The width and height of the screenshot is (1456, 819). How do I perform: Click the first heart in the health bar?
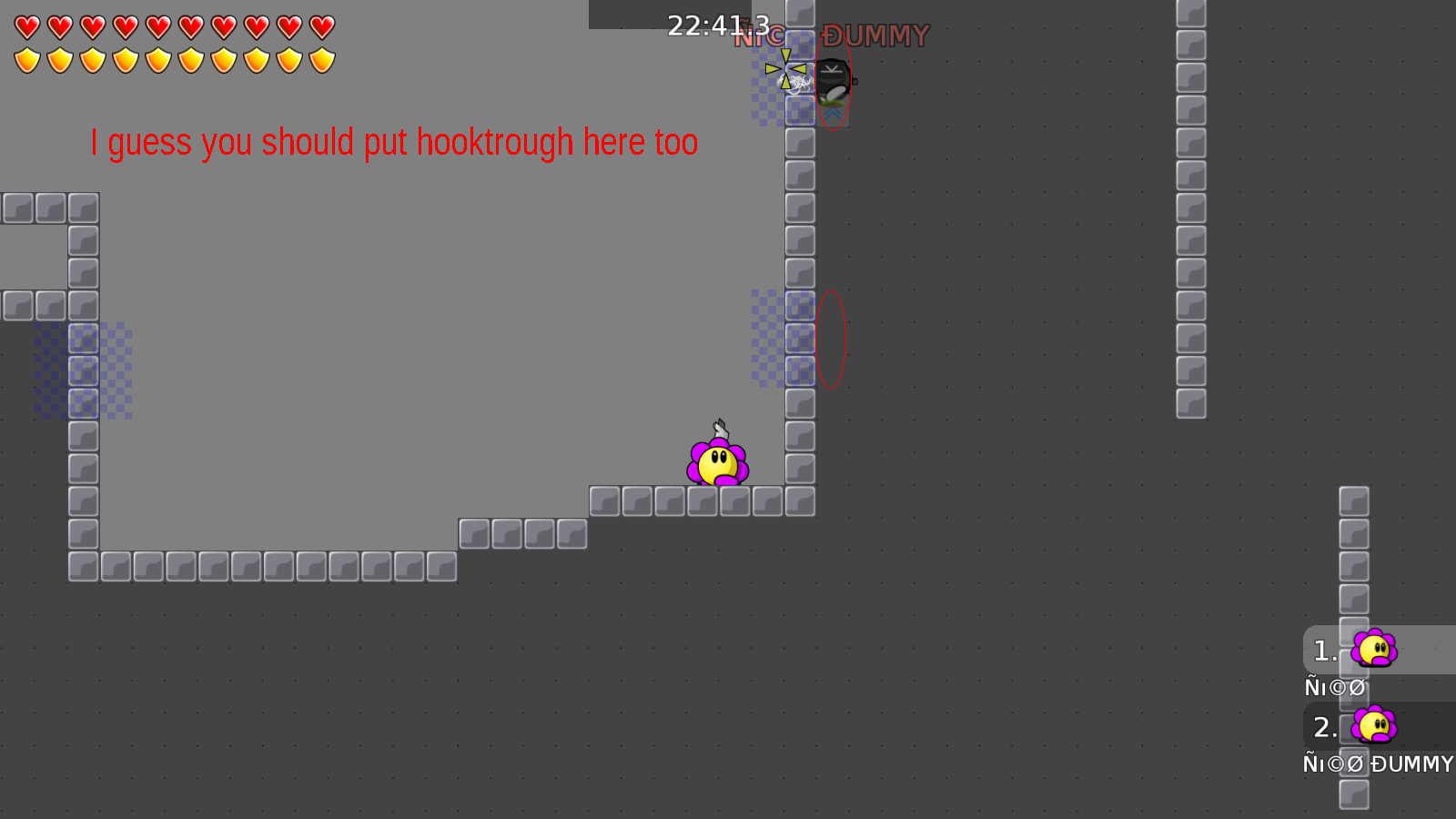[x=26, y=25]
